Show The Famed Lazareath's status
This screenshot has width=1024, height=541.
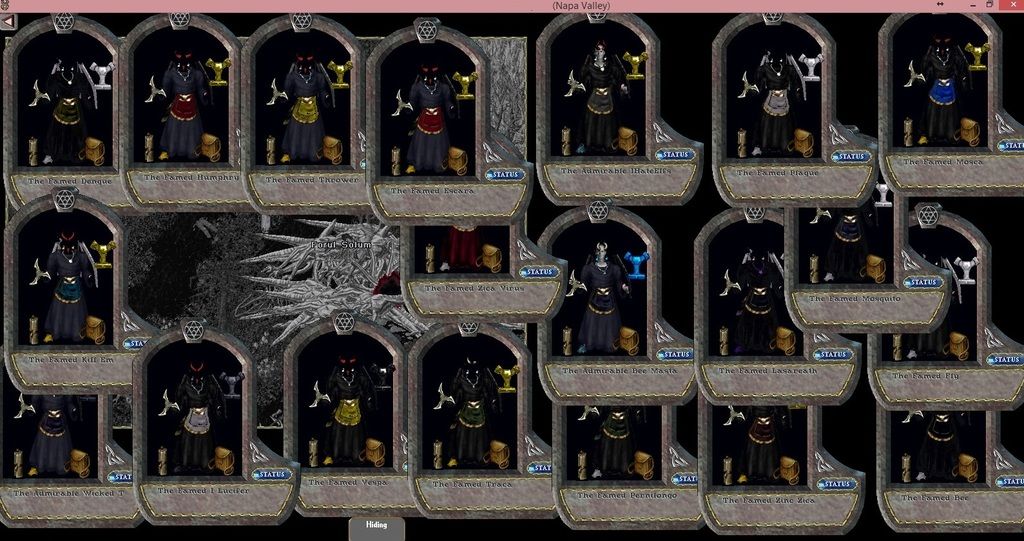(x=832, y=354)
